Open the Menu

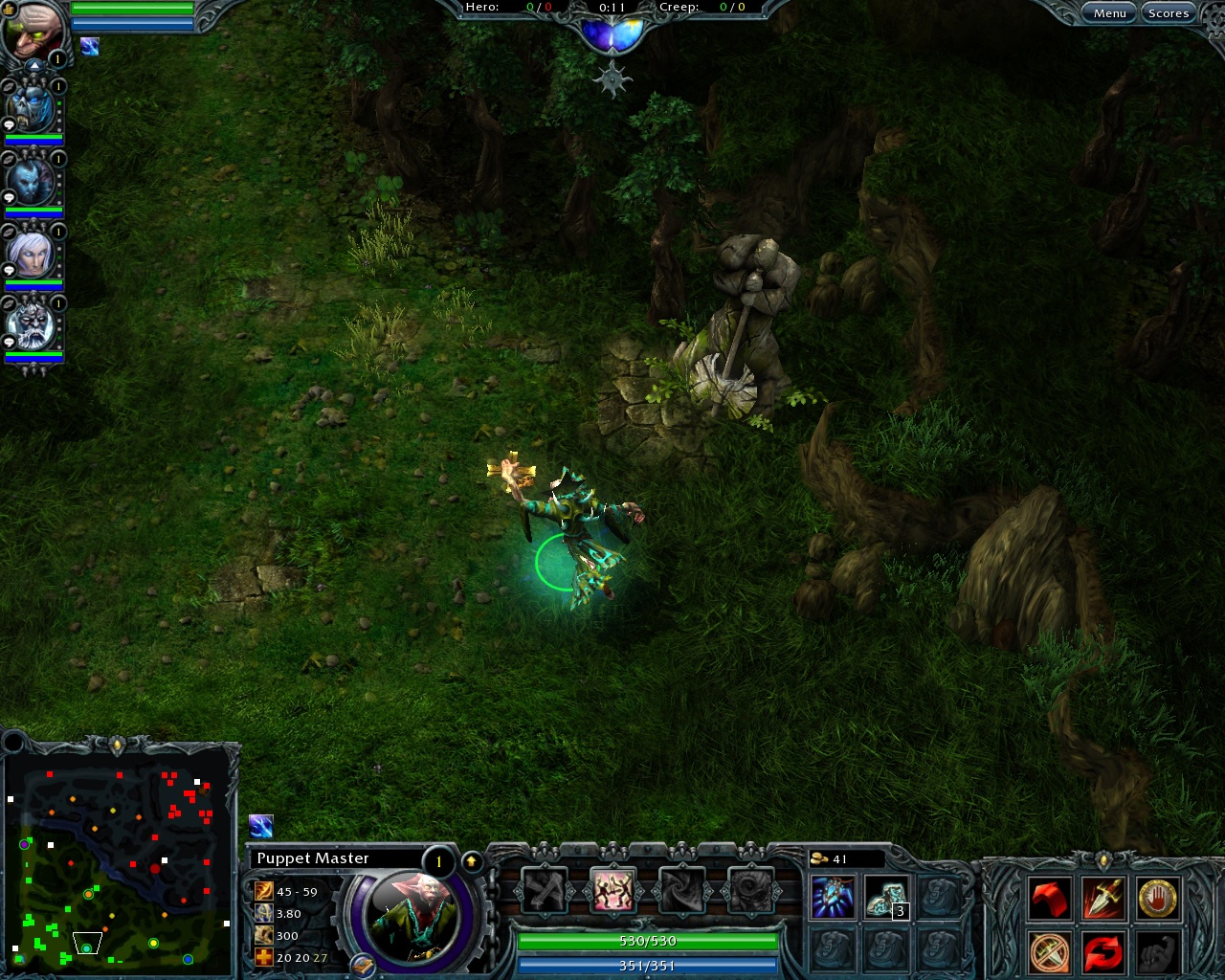(x=1109, y=12)
